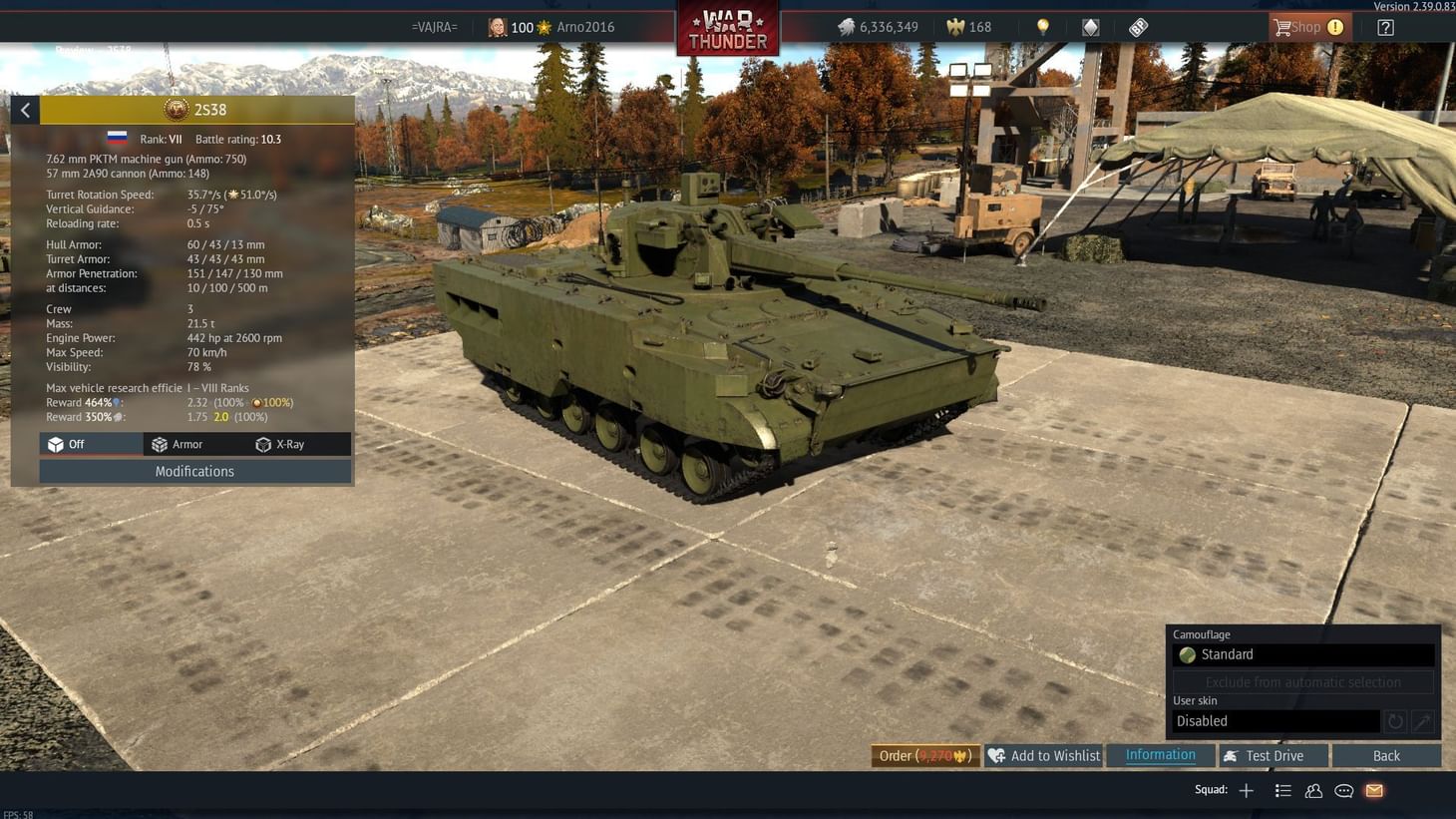Start a Test Drive of the 2S38

[1274, 755]
